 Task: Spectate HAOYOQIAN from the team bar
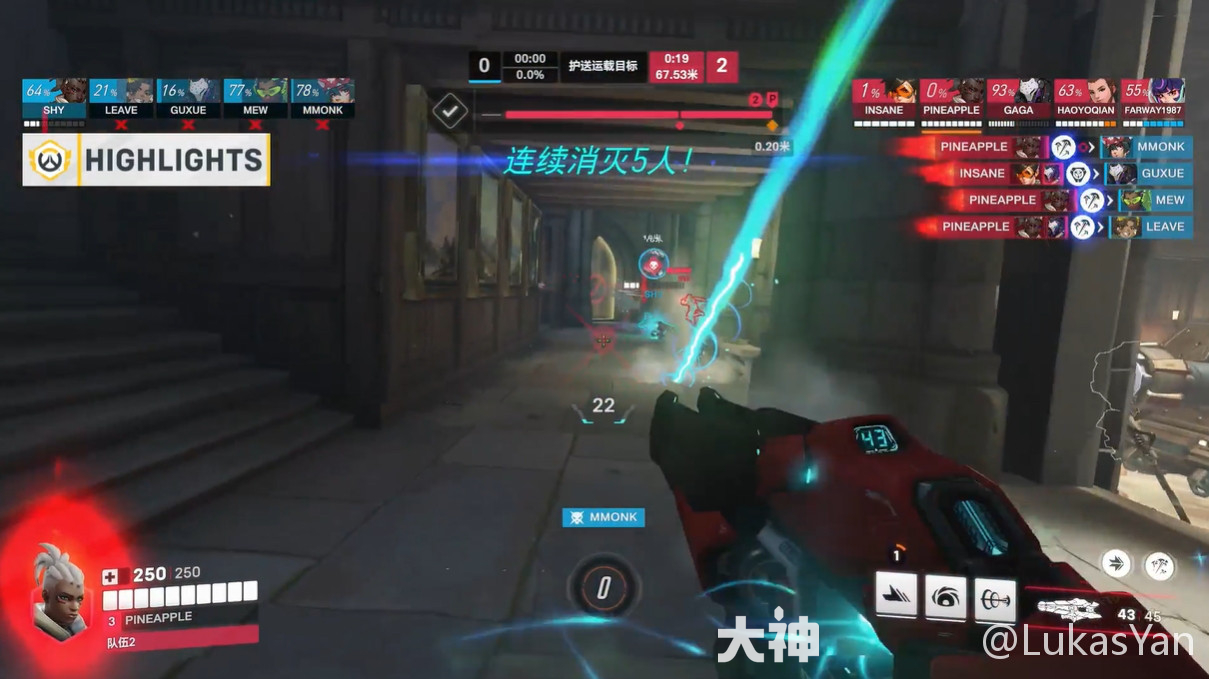tap(1085, 98)
